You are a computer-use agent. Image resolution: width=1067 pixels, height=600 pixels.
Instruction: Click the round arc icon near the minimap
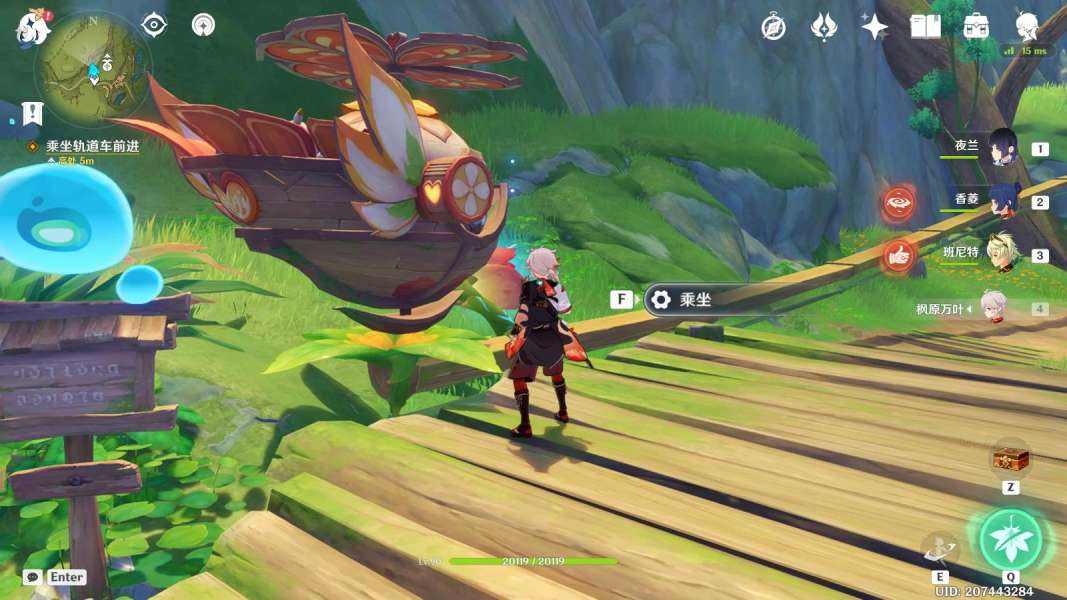point(203,25)
